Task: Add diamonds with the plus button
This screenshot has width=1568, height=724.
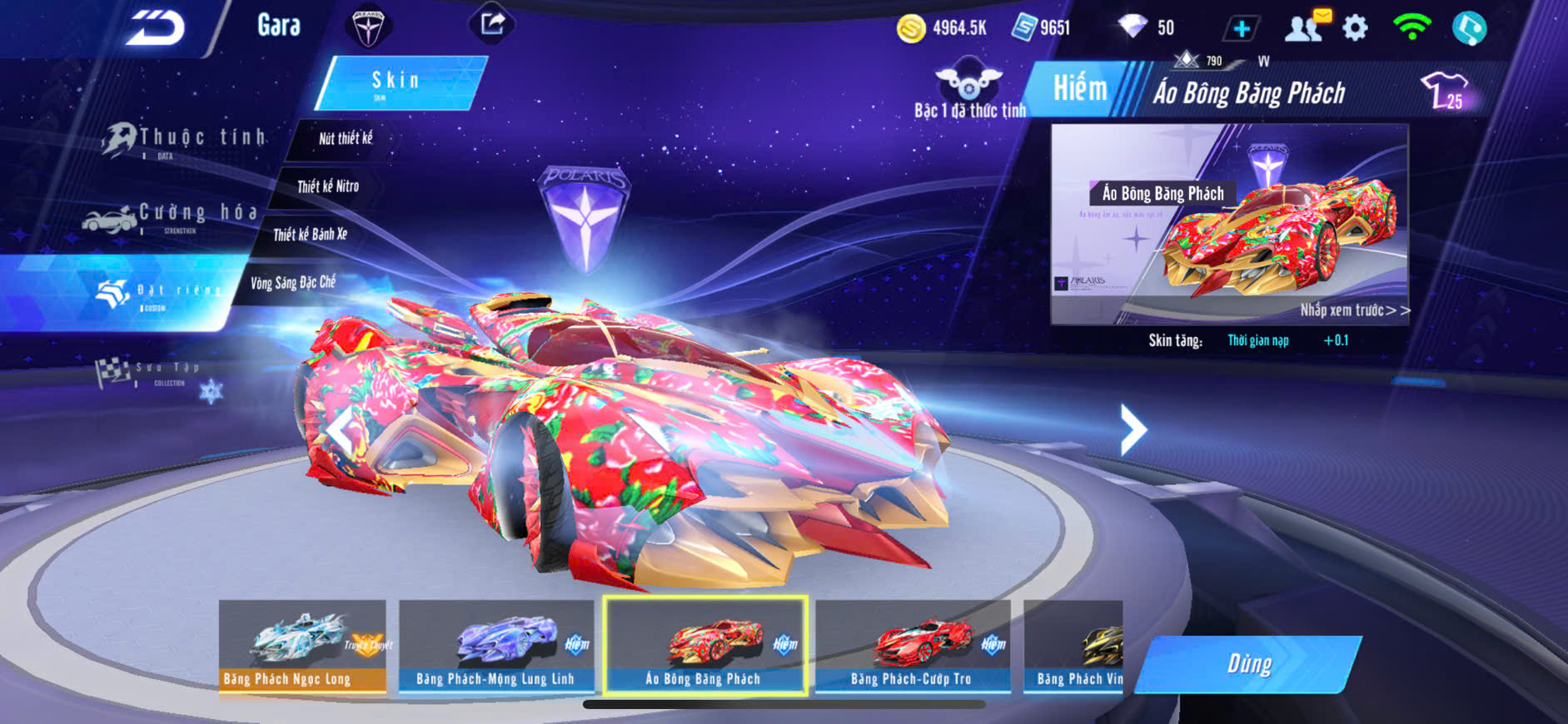Action: [x=1241, y=29]
